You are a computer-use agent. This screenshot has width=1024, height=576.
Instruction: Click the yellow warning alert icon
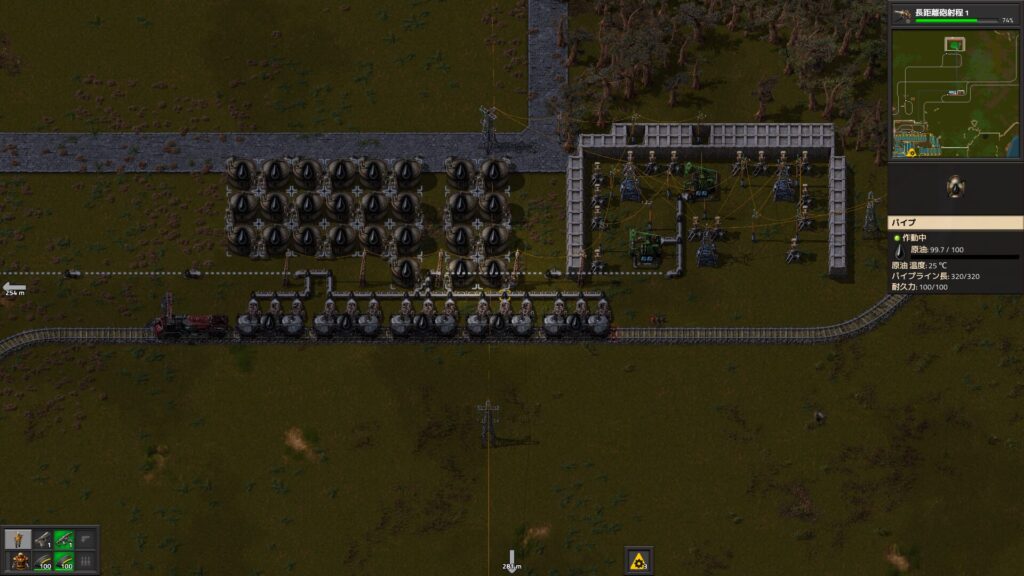click(x=638, y=561)
